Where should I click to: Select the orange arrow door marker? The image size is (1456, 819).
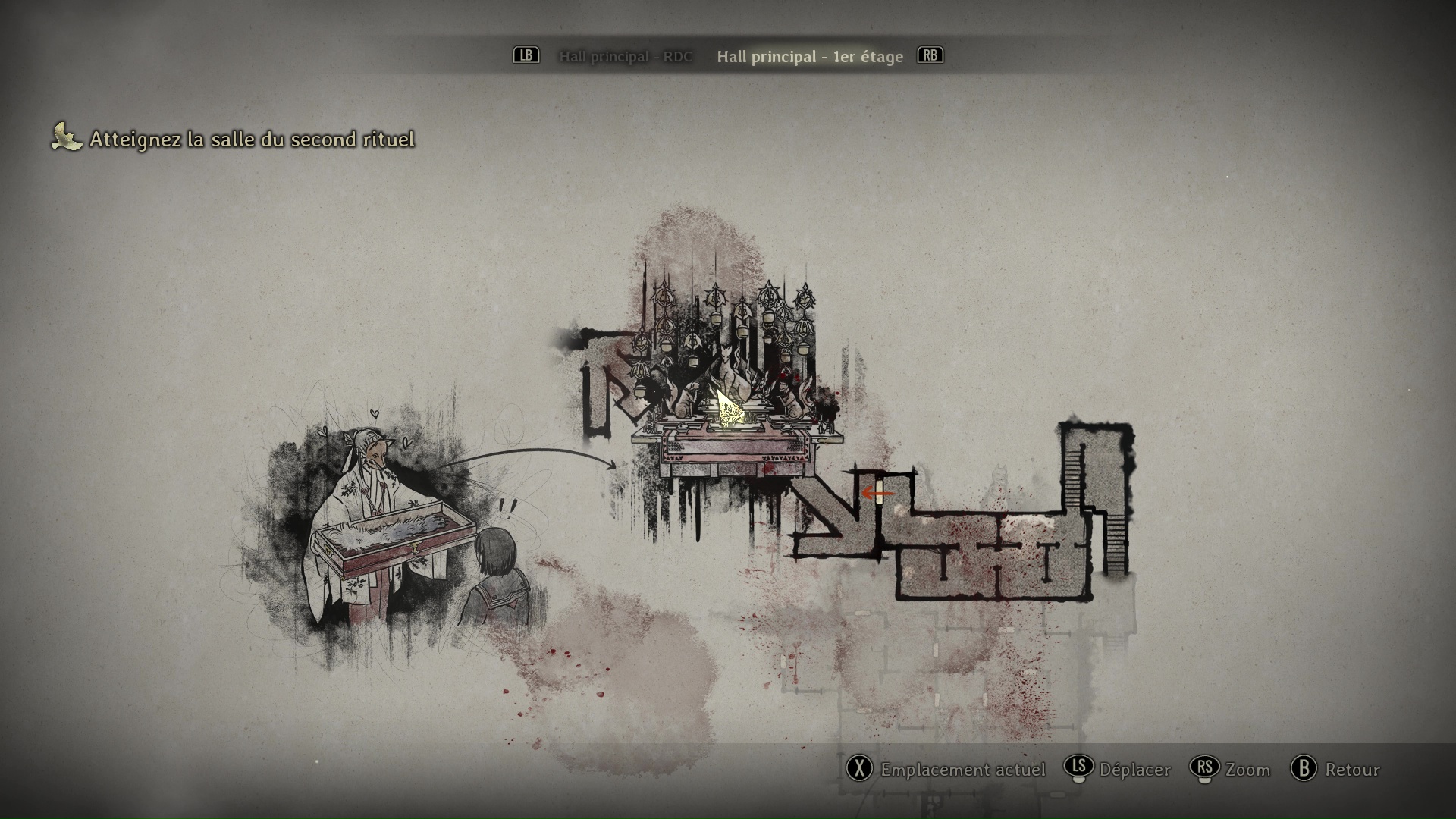877,494
